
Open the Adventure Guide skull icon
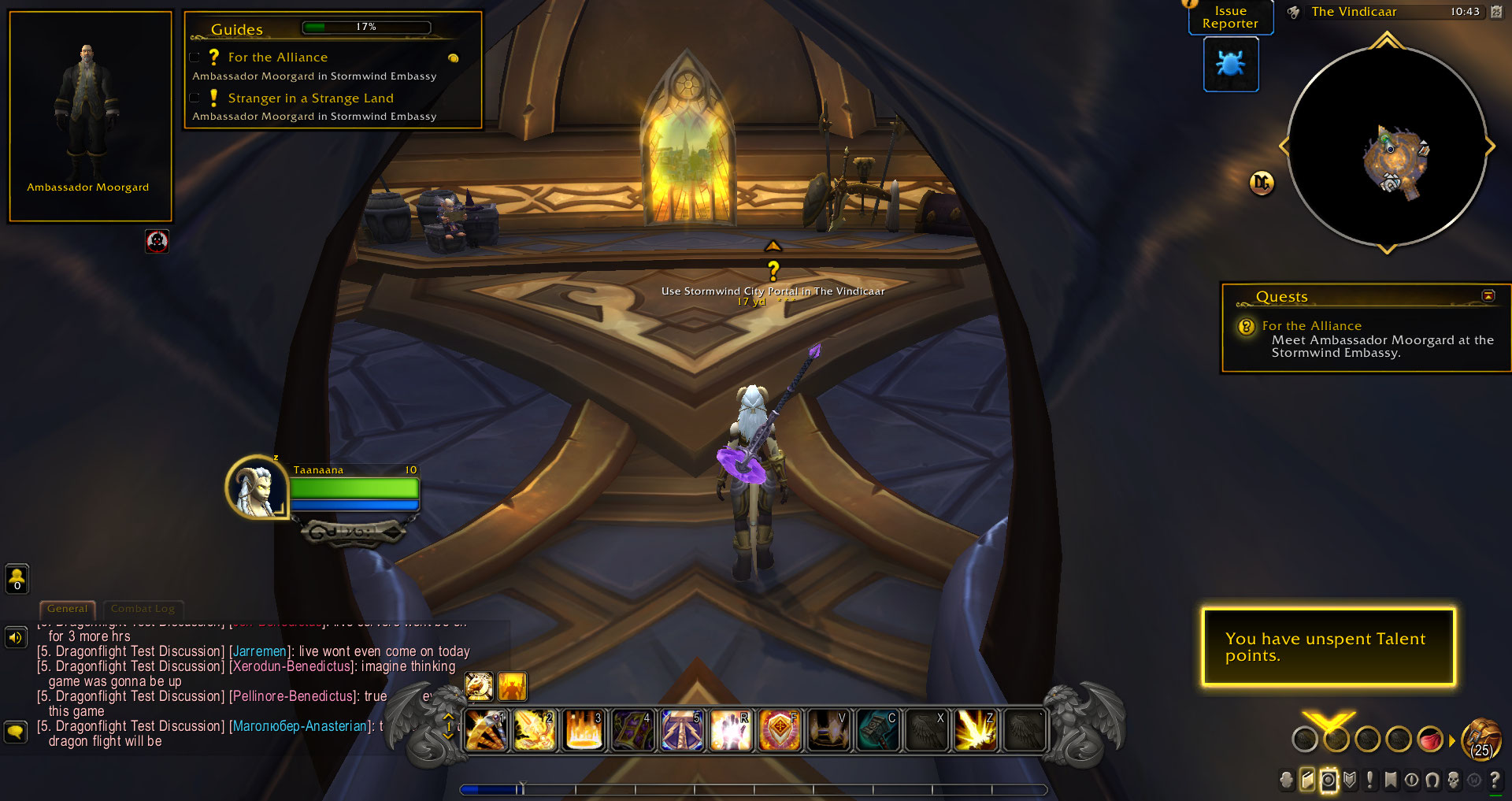(x=1455, y=780)
